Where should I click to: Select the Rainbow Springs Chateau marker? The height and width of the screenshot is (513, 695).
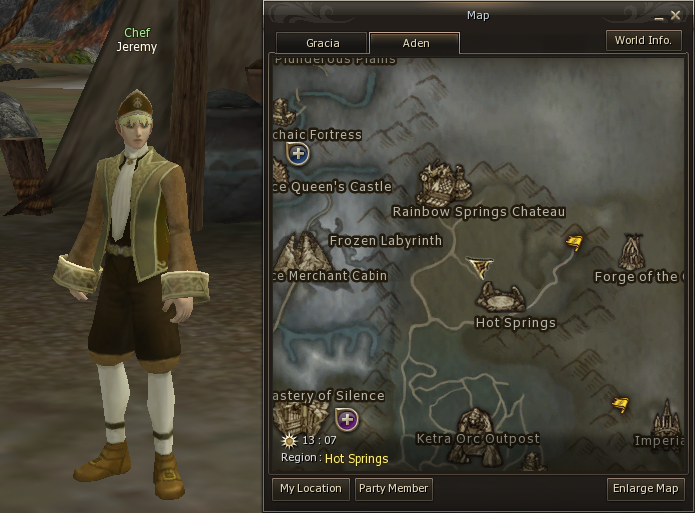tap(444, 184)
